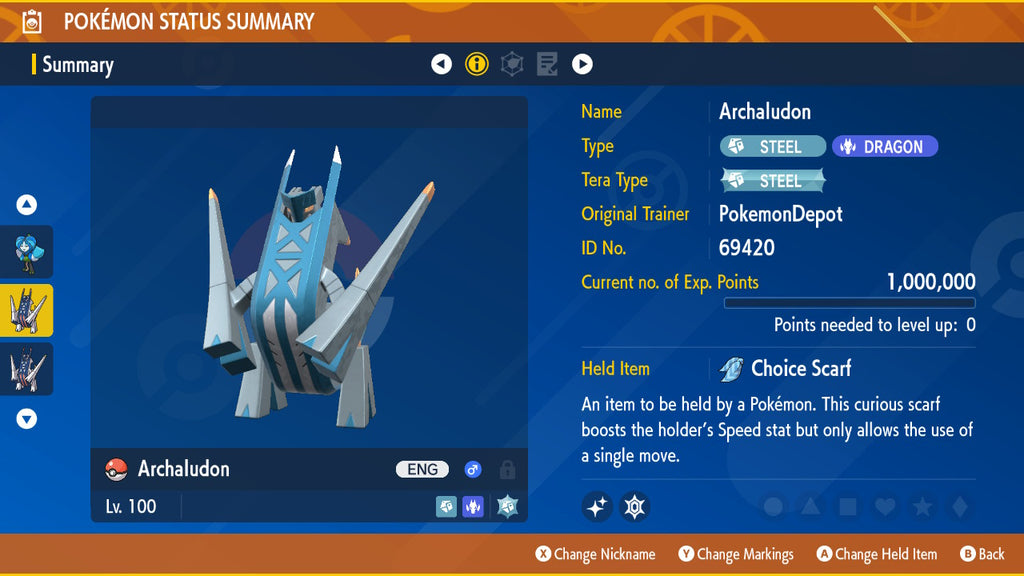The width and height of the screenshot is (1024, 576).
Task: Toggle the star marking
Action: tap(922, 507)
